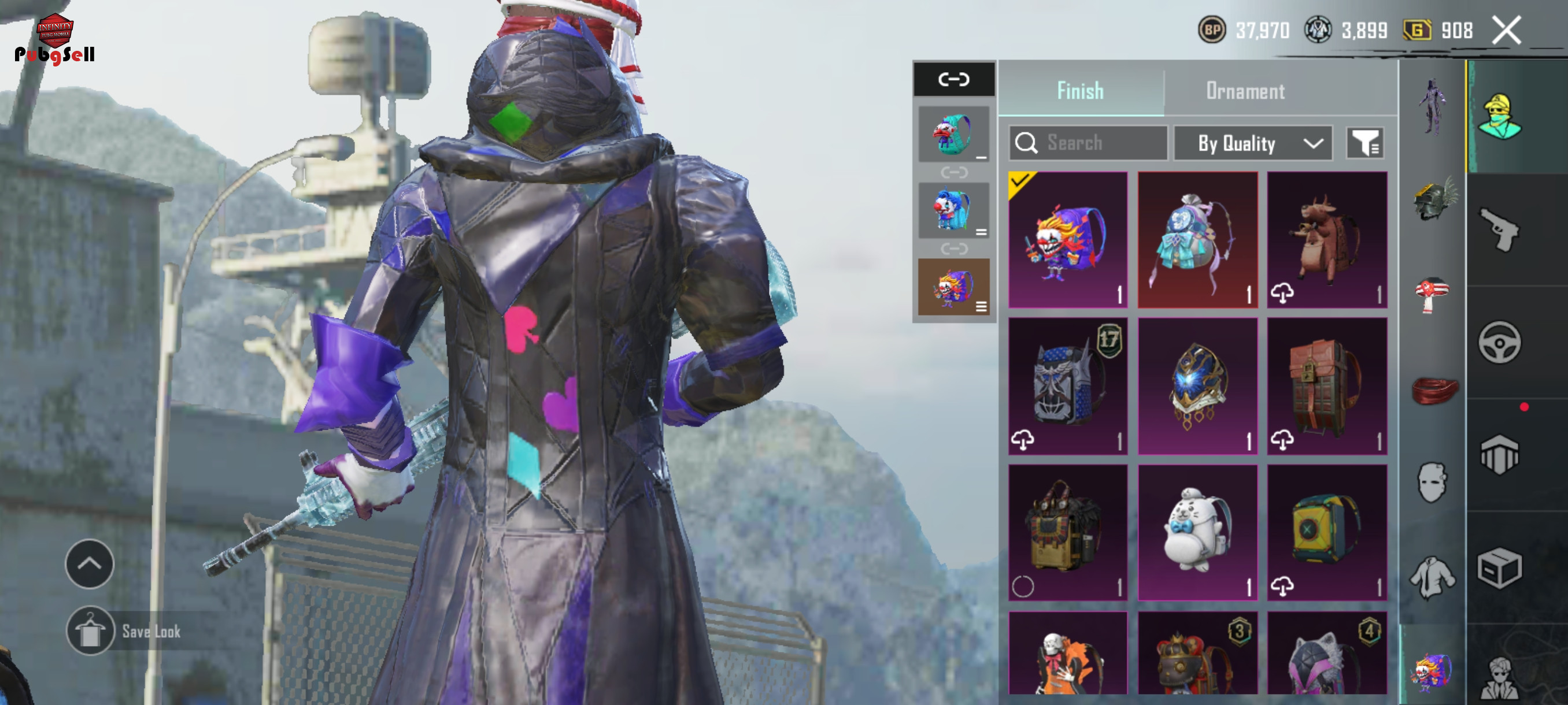The width and height of the screenshot is (1568, 705).
Task: Pick the blue butterfly shield backpack
Action: click(x=1197, y=385)
